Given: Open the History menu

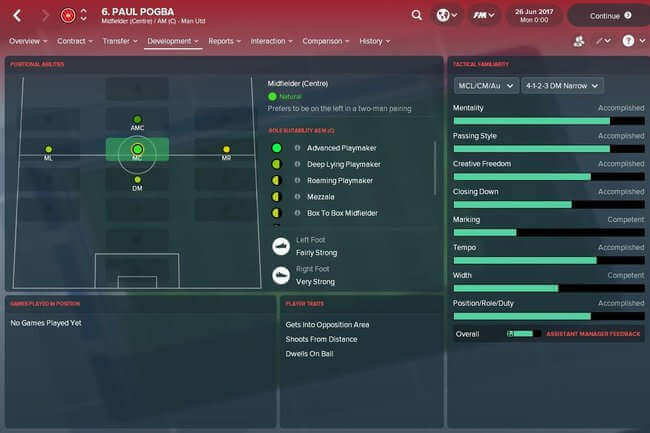Looking at the screenshot, I should (x=374, y=41).
